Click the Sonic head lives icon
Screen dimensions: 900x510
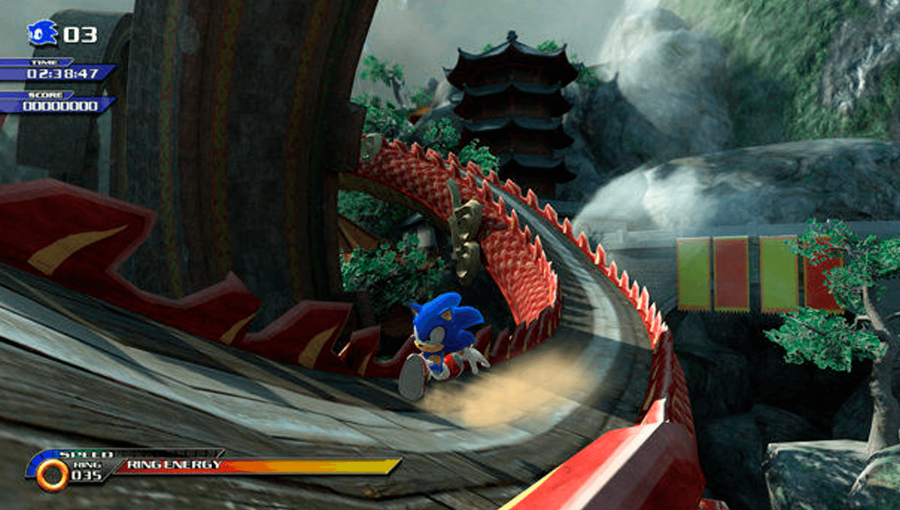tap(43, 33)
